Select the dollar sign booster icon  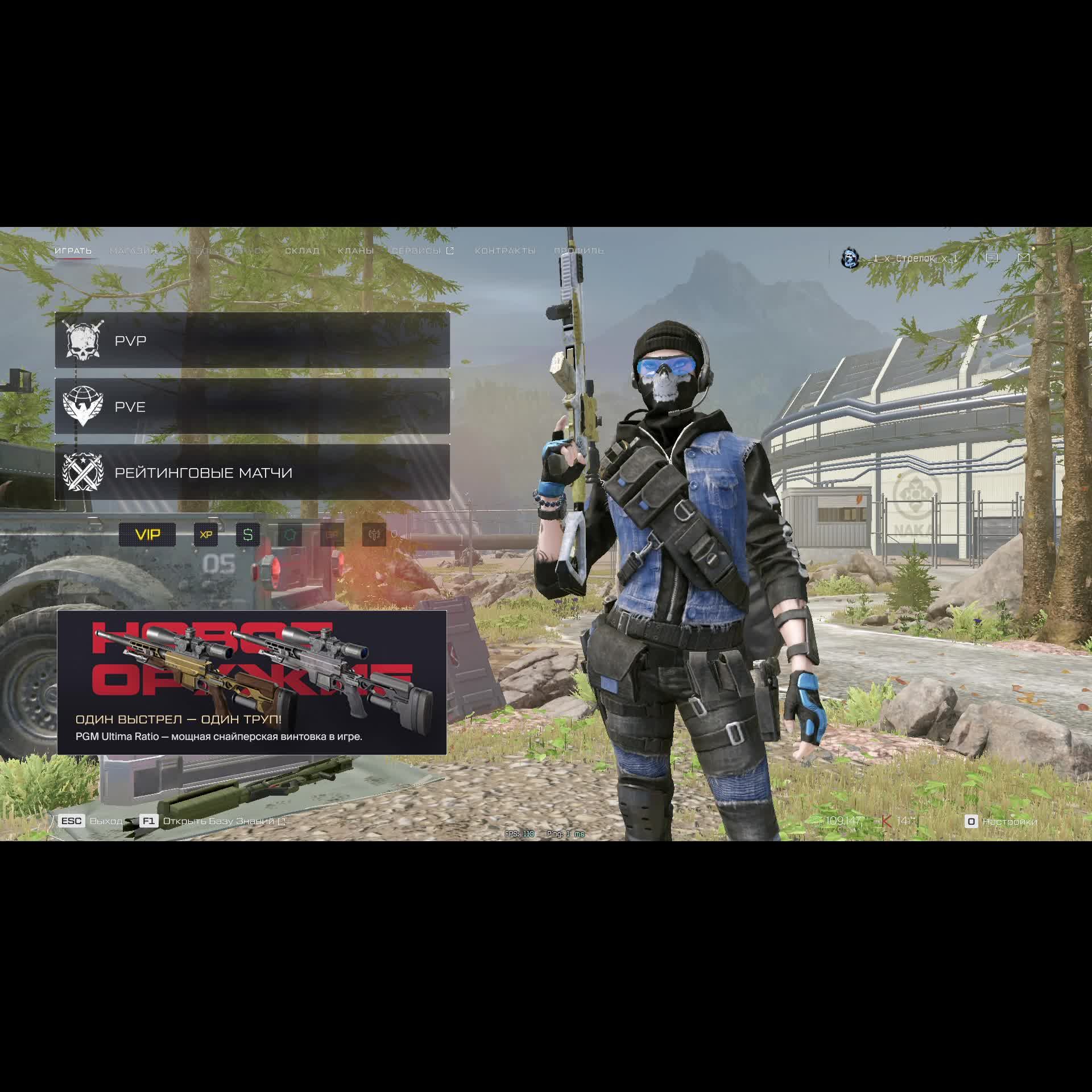click(x=248, y=535)
